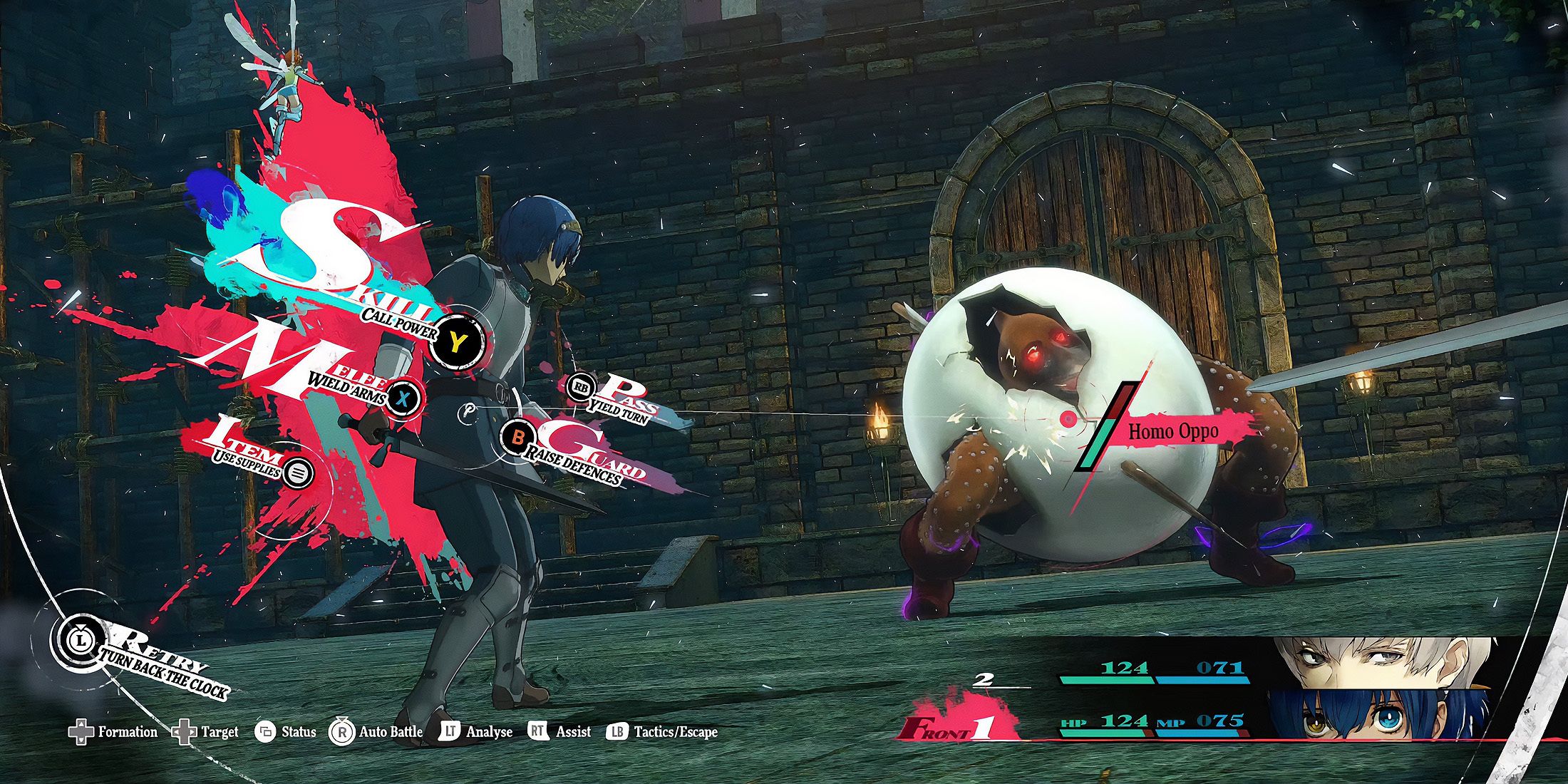Viewport: 1568px width, 784px height.
Task: Open Tactics/Escape
Action: [661, 732]
